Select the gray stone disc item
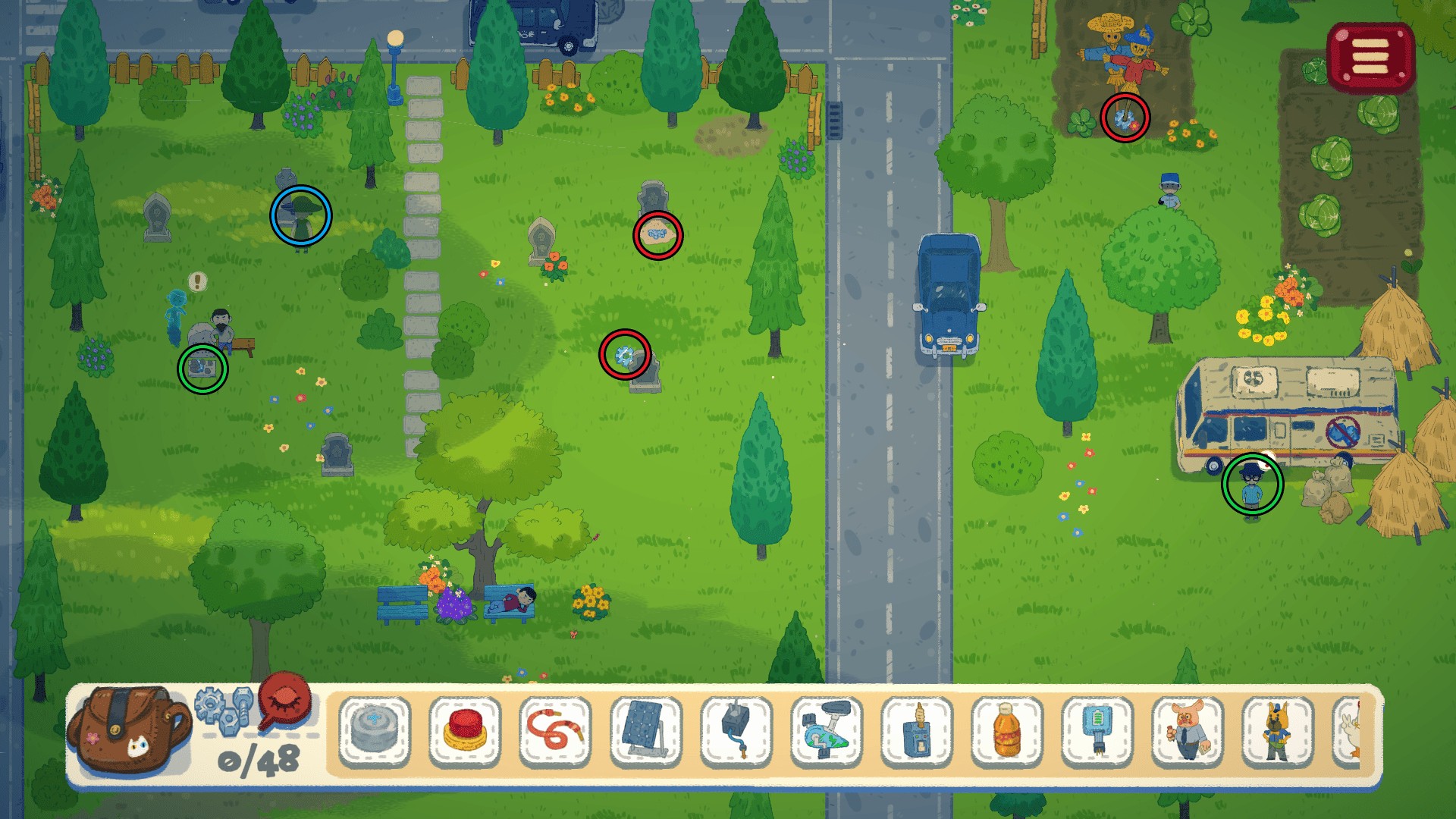This screenshot has height=819, width=1456. click(375, 731)
